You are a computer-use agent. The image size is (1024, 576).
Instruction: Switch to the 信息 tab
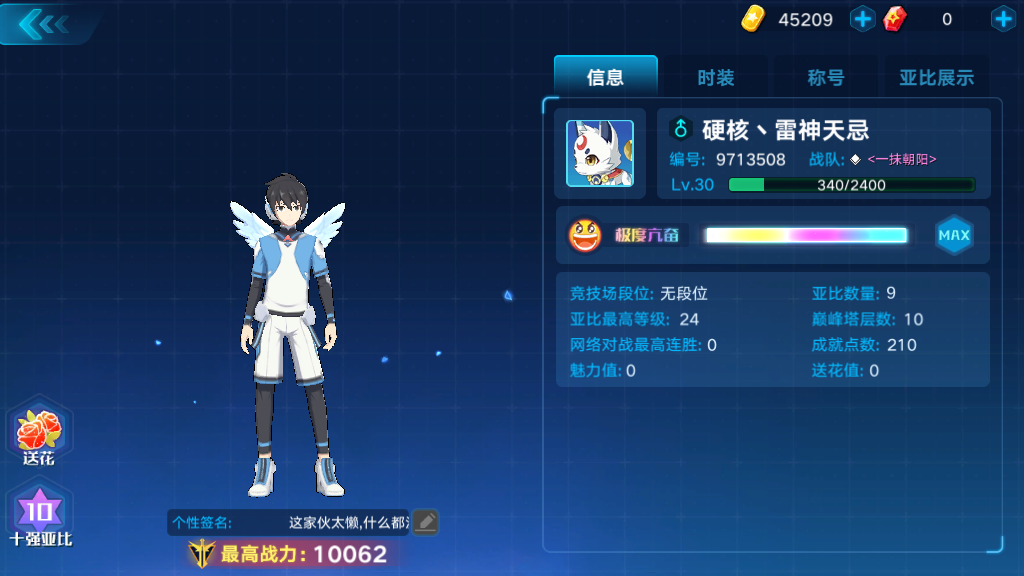(605, 77)
